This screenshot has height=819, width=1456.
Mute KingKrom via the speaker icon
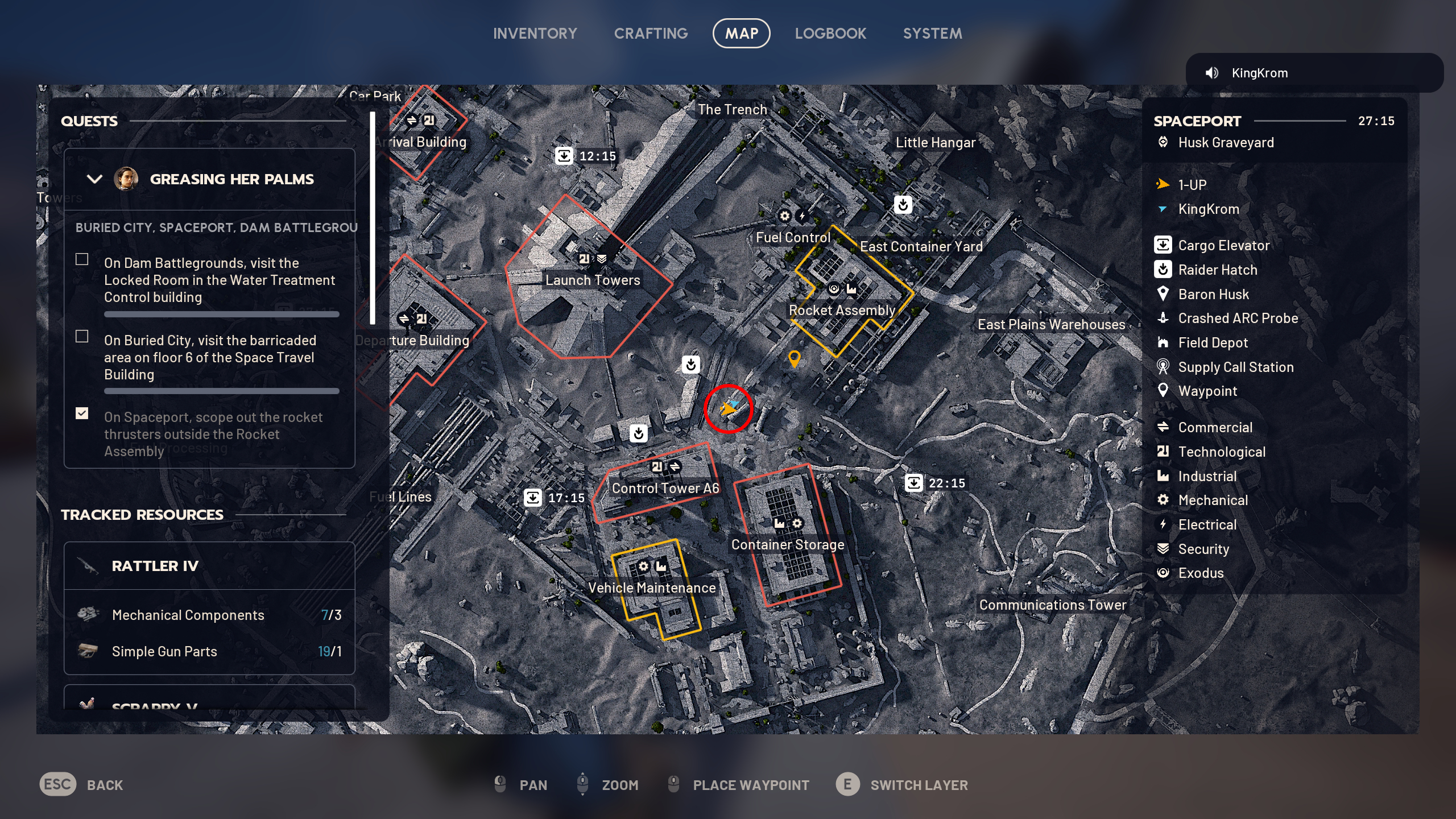pos(1213,72)
